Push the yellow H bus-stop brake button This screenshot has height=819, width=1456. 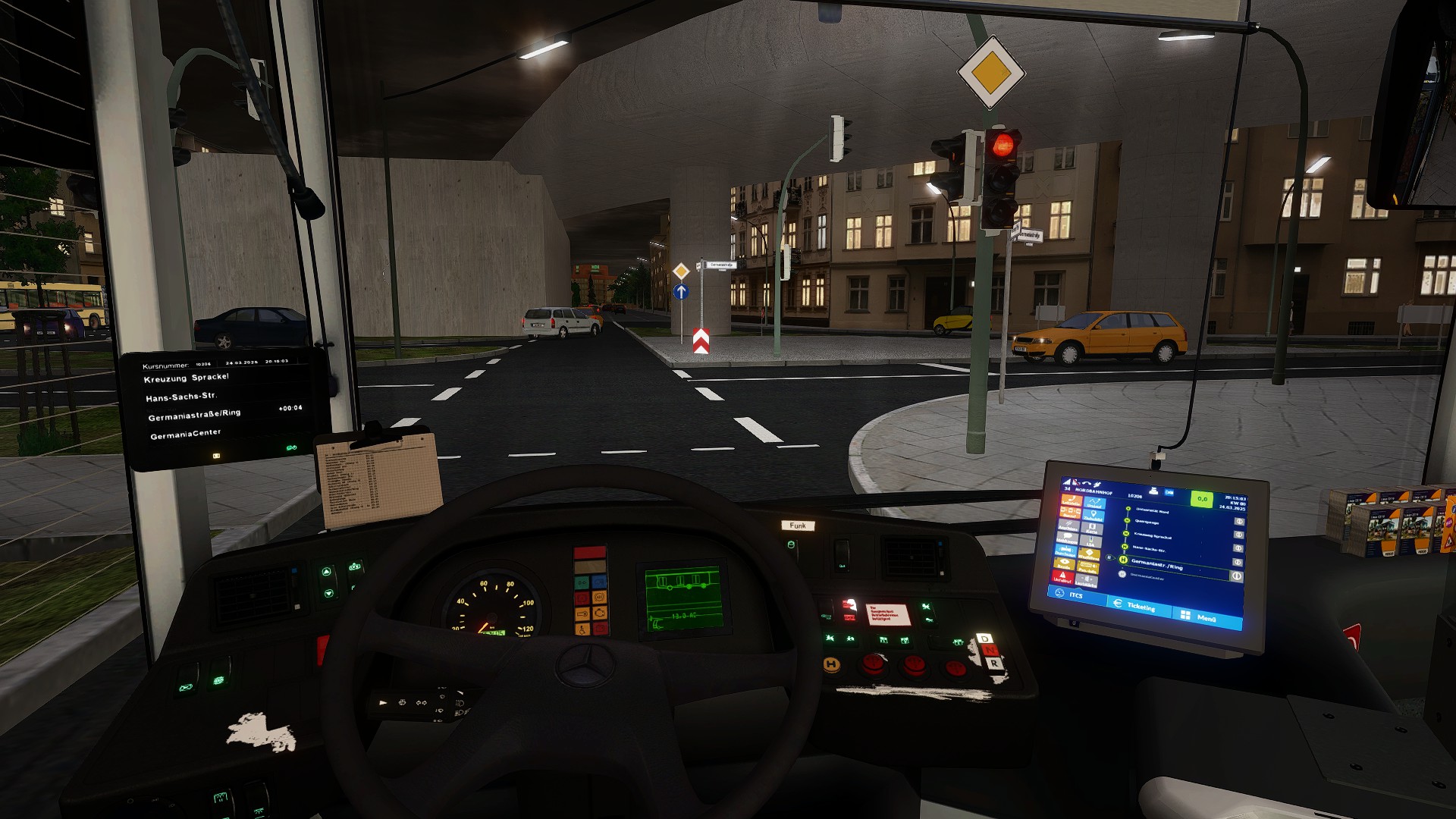point(832,664)
